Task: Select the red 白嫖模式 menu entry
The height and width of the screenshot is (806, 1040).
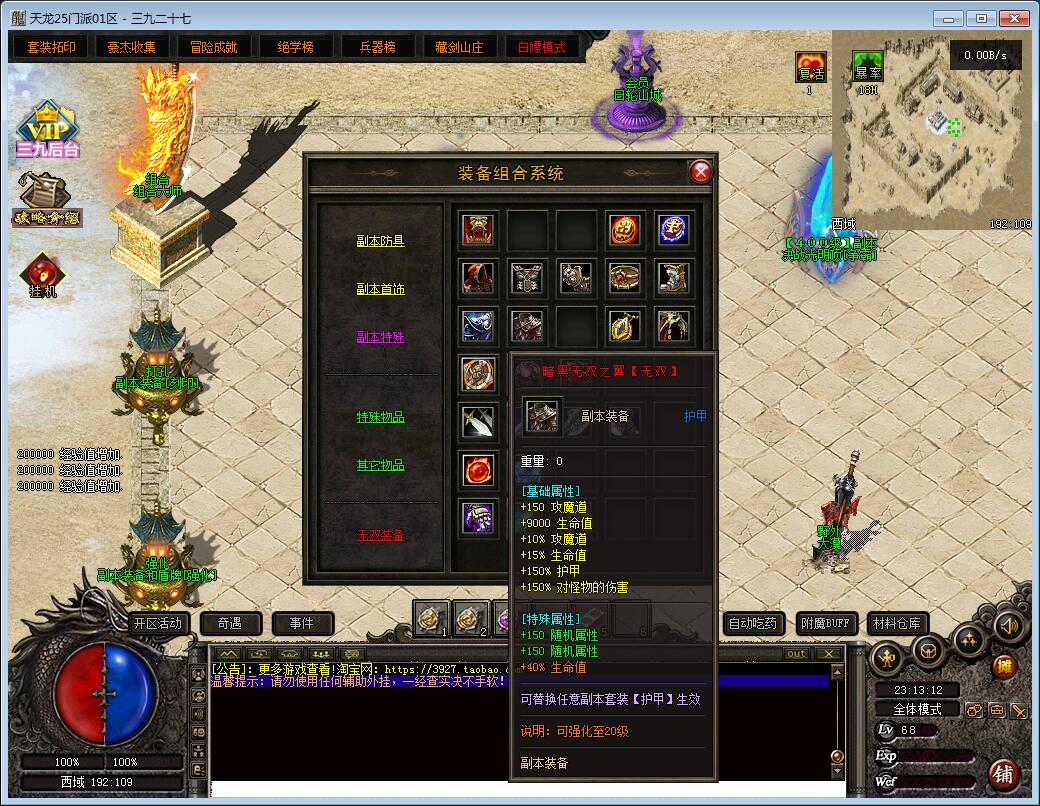Action: 541,47
